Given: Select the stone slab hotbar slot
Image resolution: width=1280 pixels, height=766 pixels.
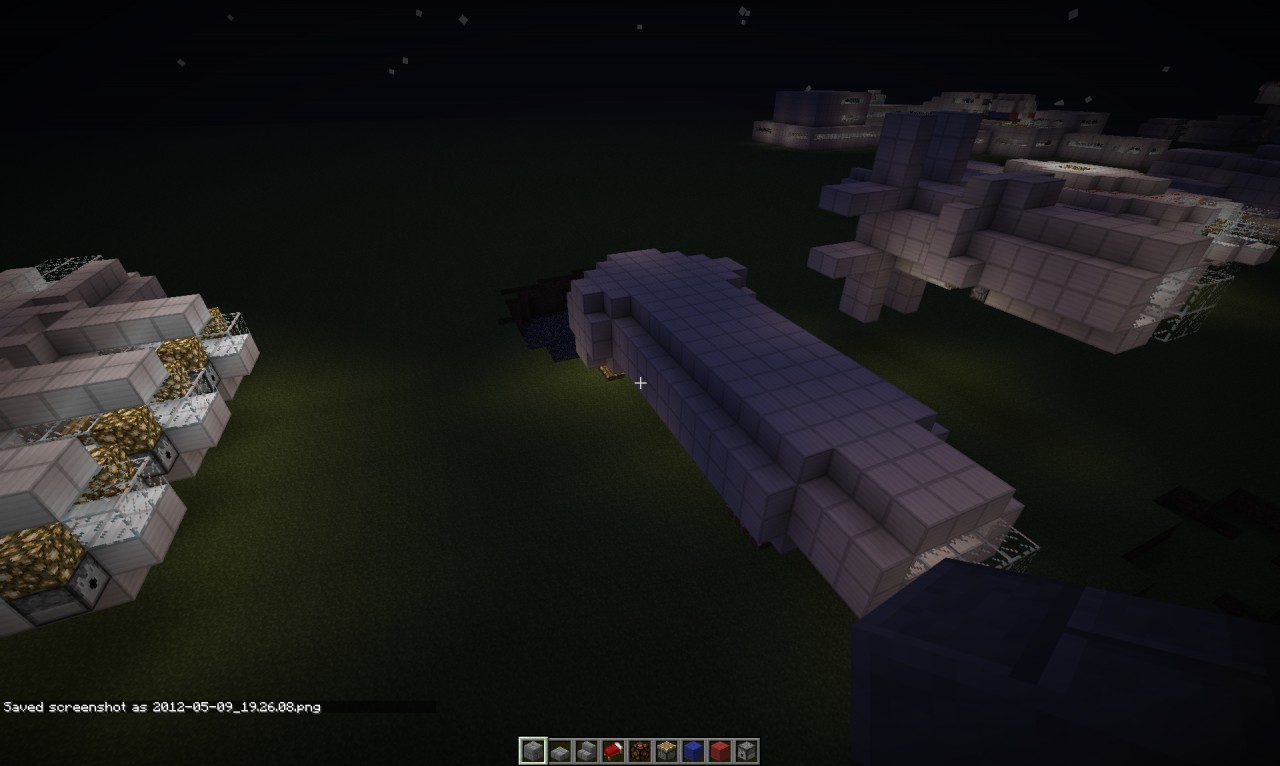Looking at the screenshot, I should click(560, 751).
